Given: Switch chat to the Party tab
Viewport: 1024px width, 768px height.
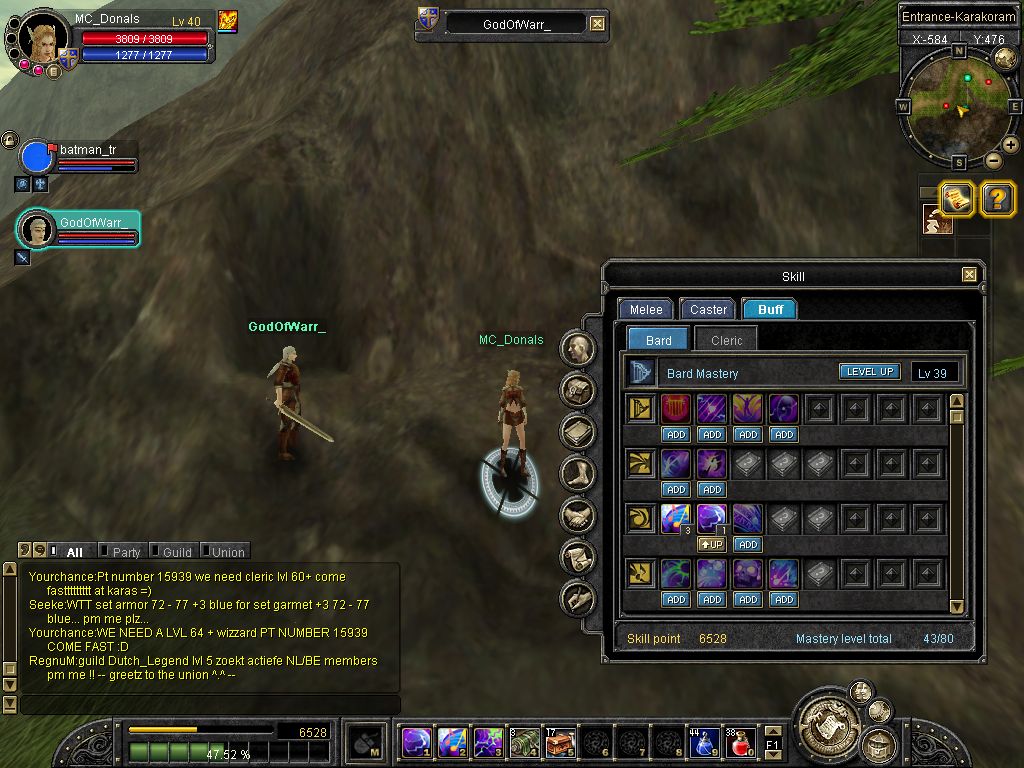Looking at the screenshot, I should point(126,552).
